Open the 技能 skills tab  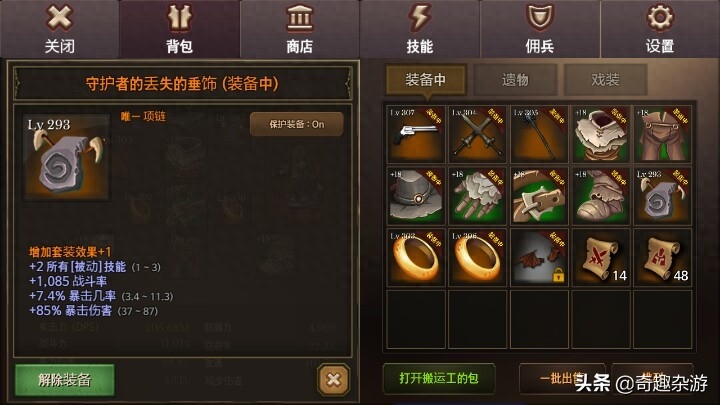click(419, 28)
